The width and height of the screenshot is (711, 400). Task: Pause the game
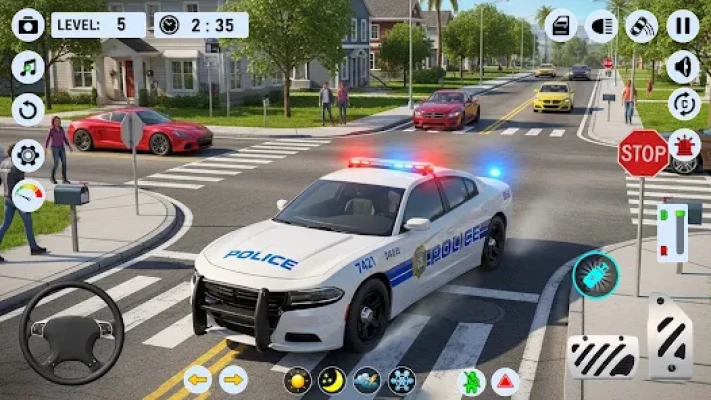tap(683, 25)
